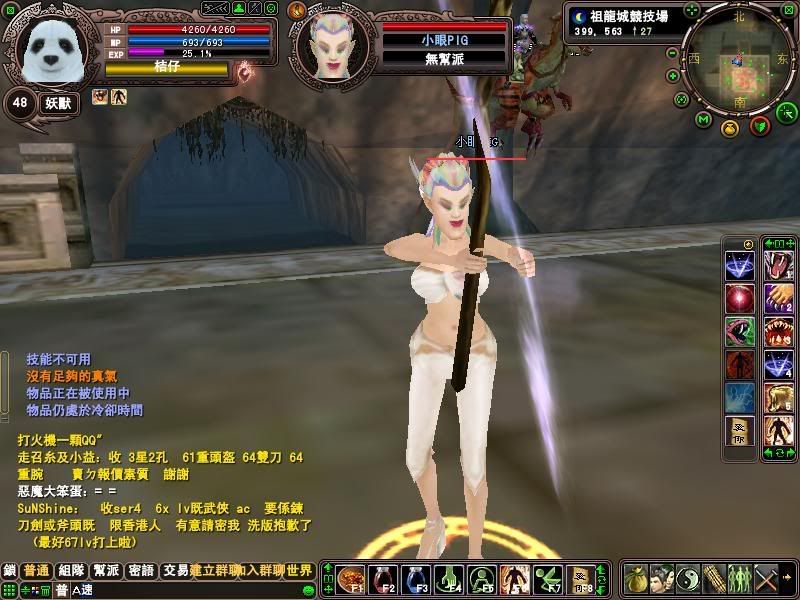Choose the 交易 trade chat tab
This screenshot has width=800, height=600.
[x=175, y=570]
